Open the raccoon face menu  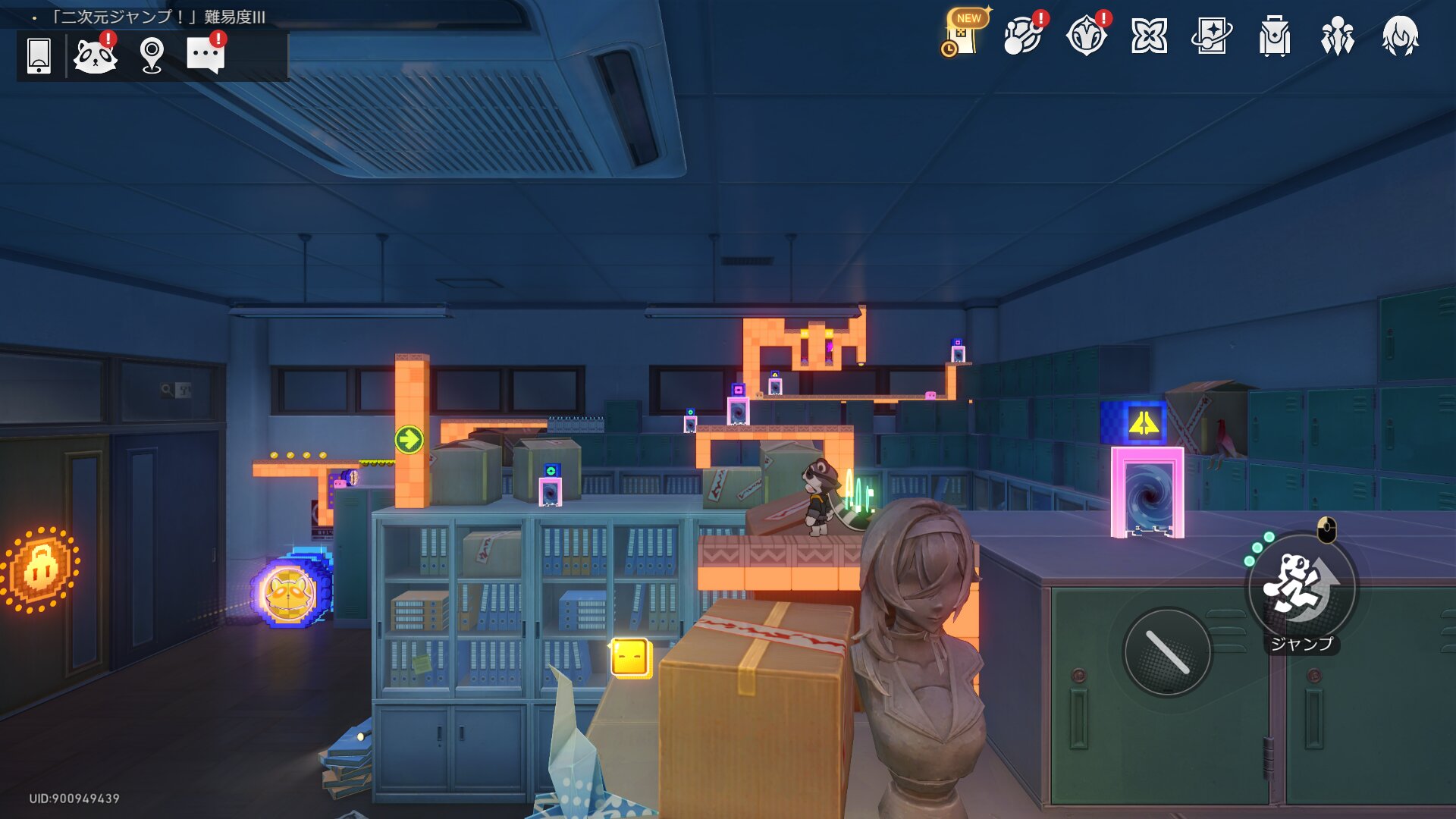pos(96,55)
